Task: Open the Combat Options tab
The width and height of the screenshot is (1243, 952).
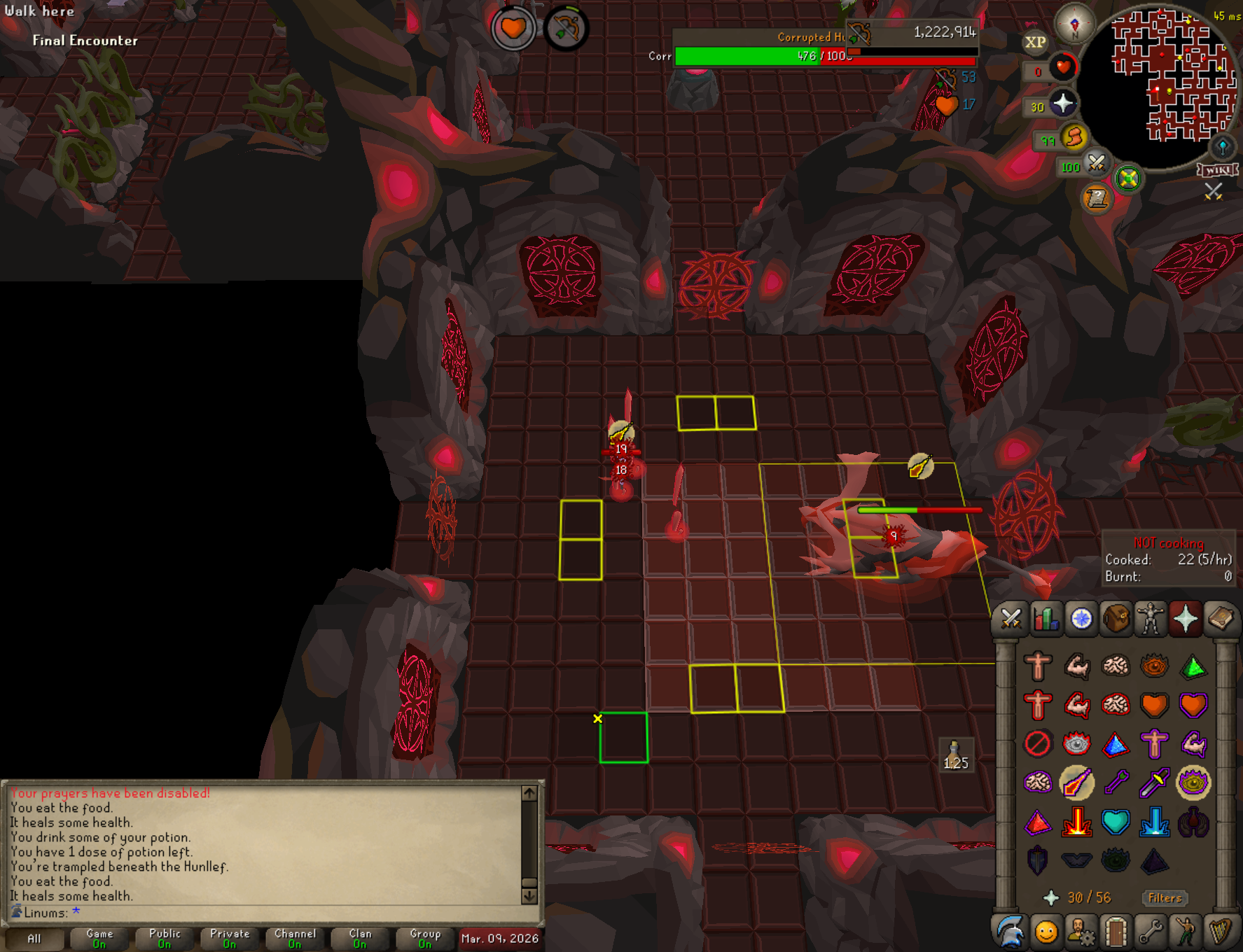Action: coord(1011,619)
